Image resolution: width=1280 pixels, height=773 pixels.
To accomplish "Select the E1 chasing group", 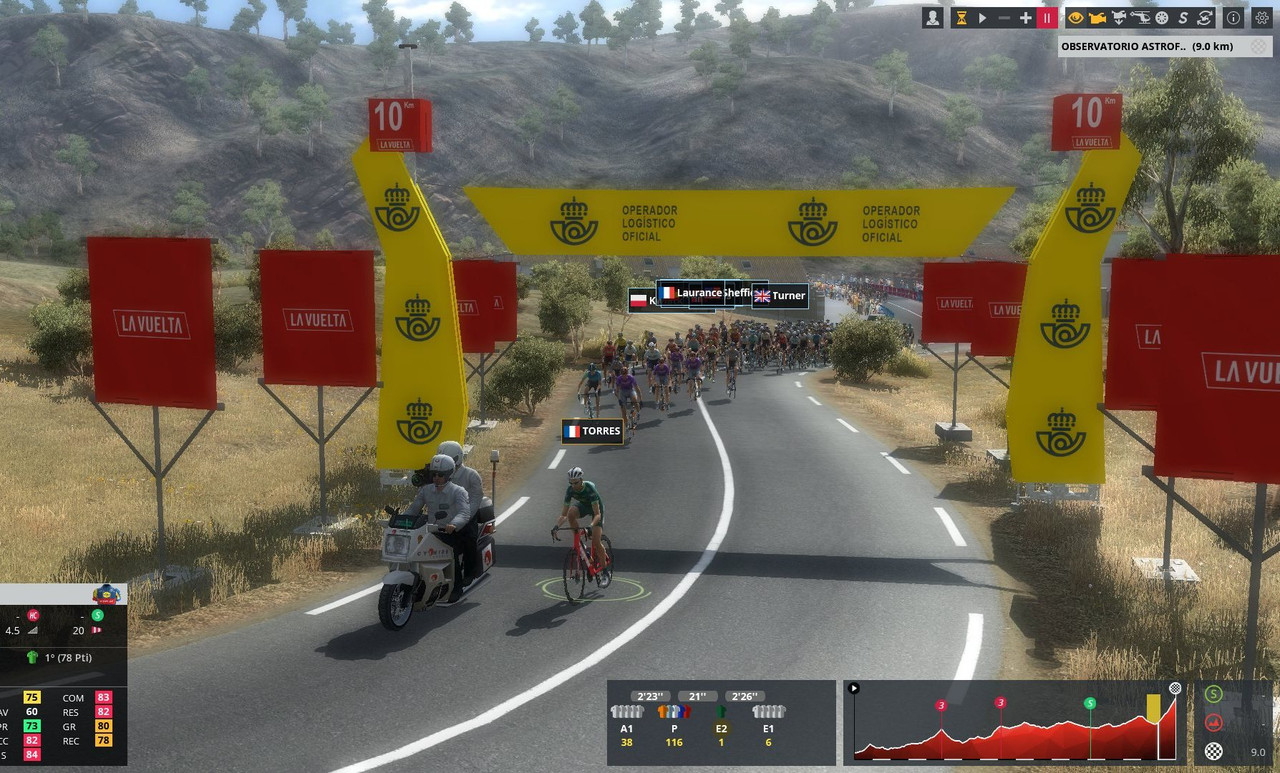I will pyautogui.click(x=768, y=727).
